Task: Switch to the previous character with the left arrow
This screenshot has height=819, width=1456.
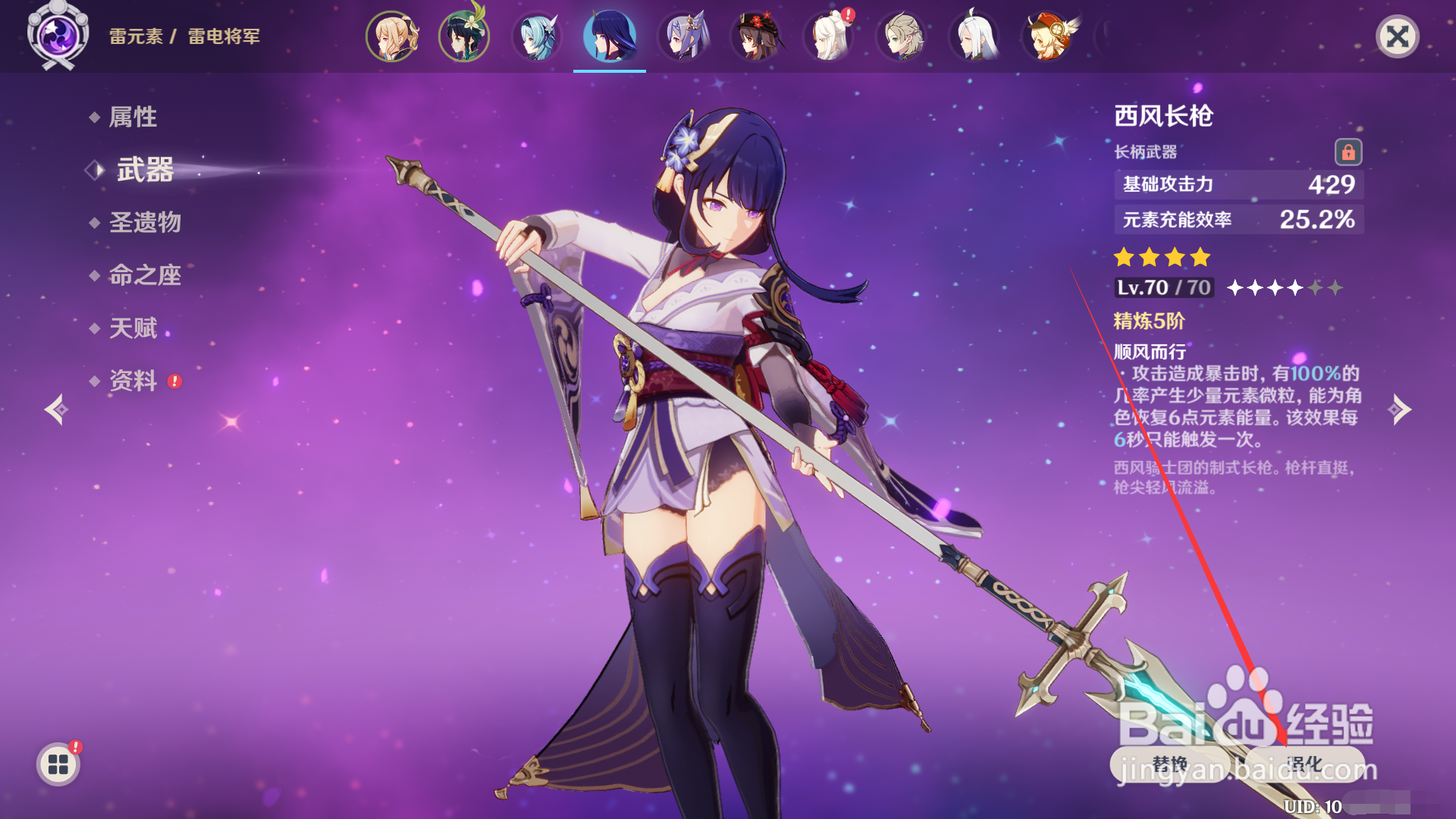Action: point(56,409)
